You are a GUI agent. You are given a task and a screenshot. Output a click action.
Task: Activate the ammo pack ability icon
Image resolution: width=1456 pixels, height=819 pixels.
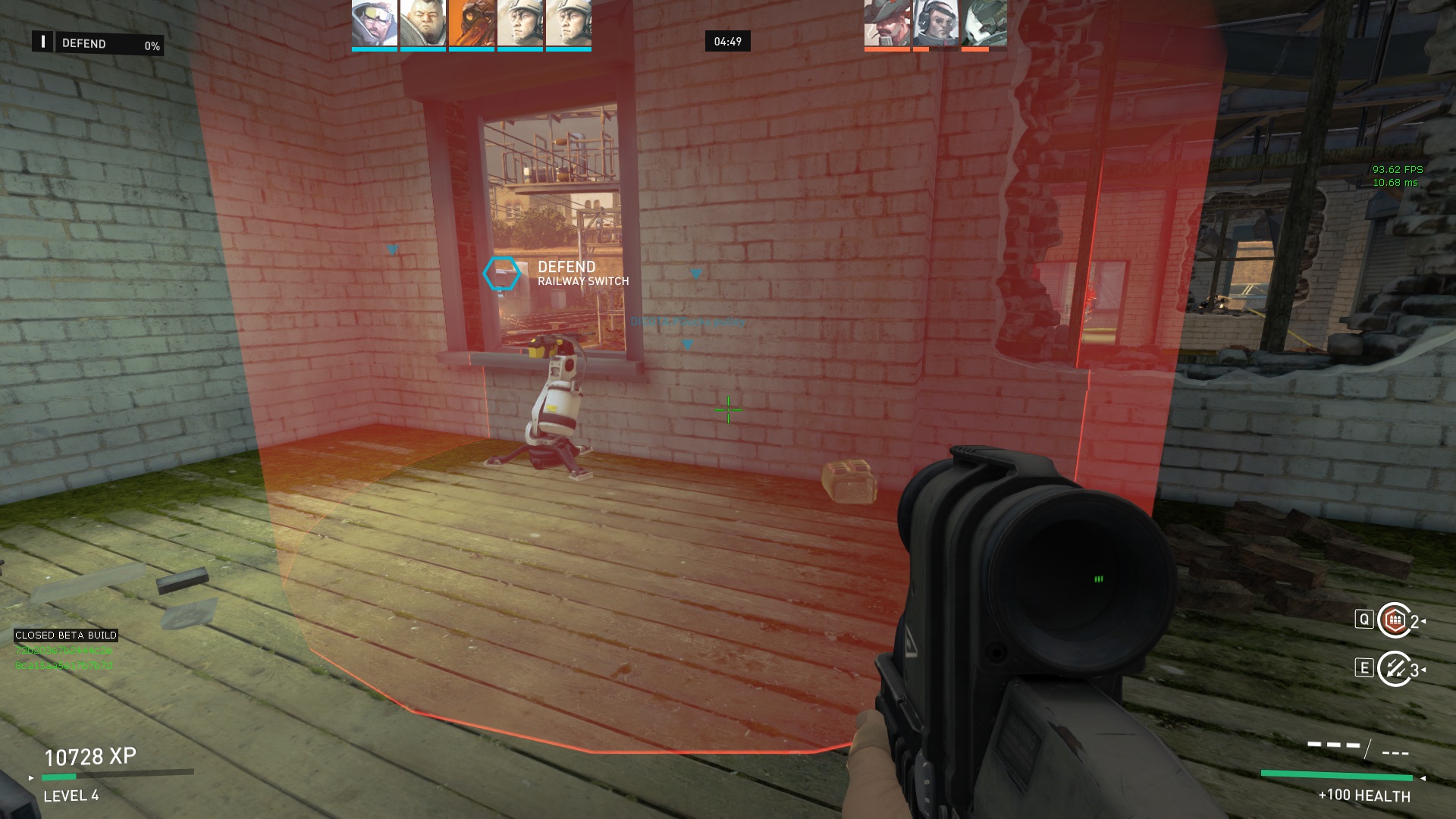(1394, 620)
